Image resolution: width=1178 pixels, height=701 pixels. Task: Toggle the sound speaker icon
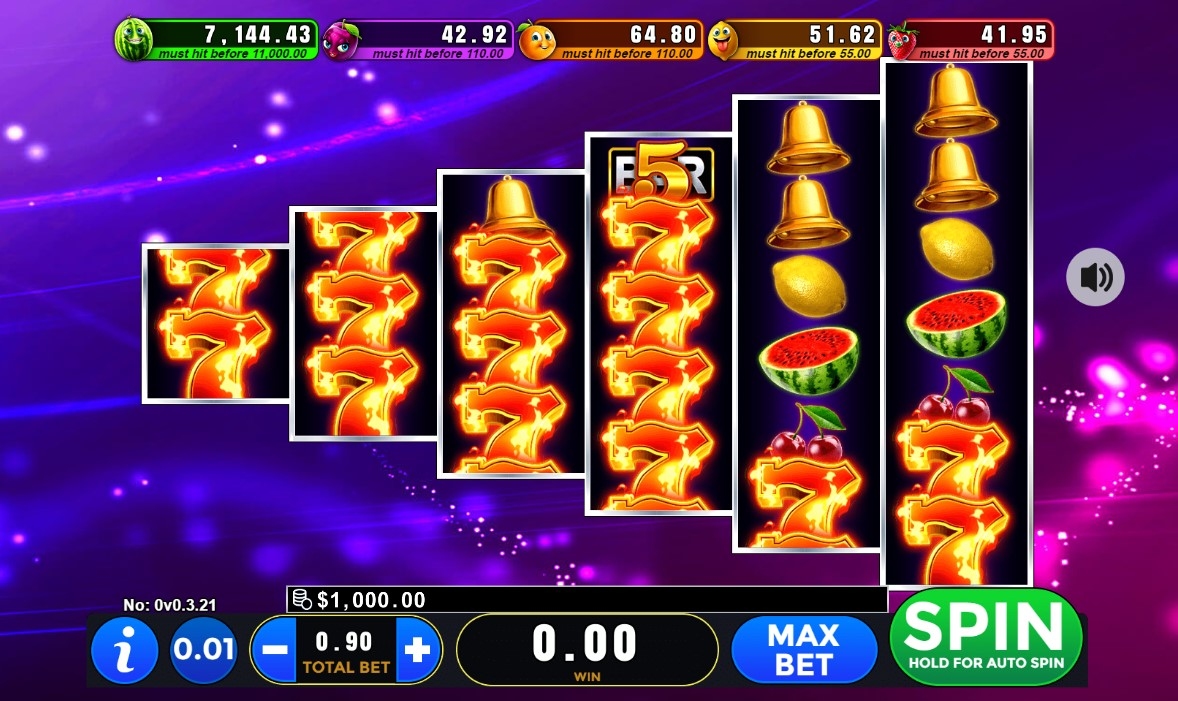pos(1095,277)
